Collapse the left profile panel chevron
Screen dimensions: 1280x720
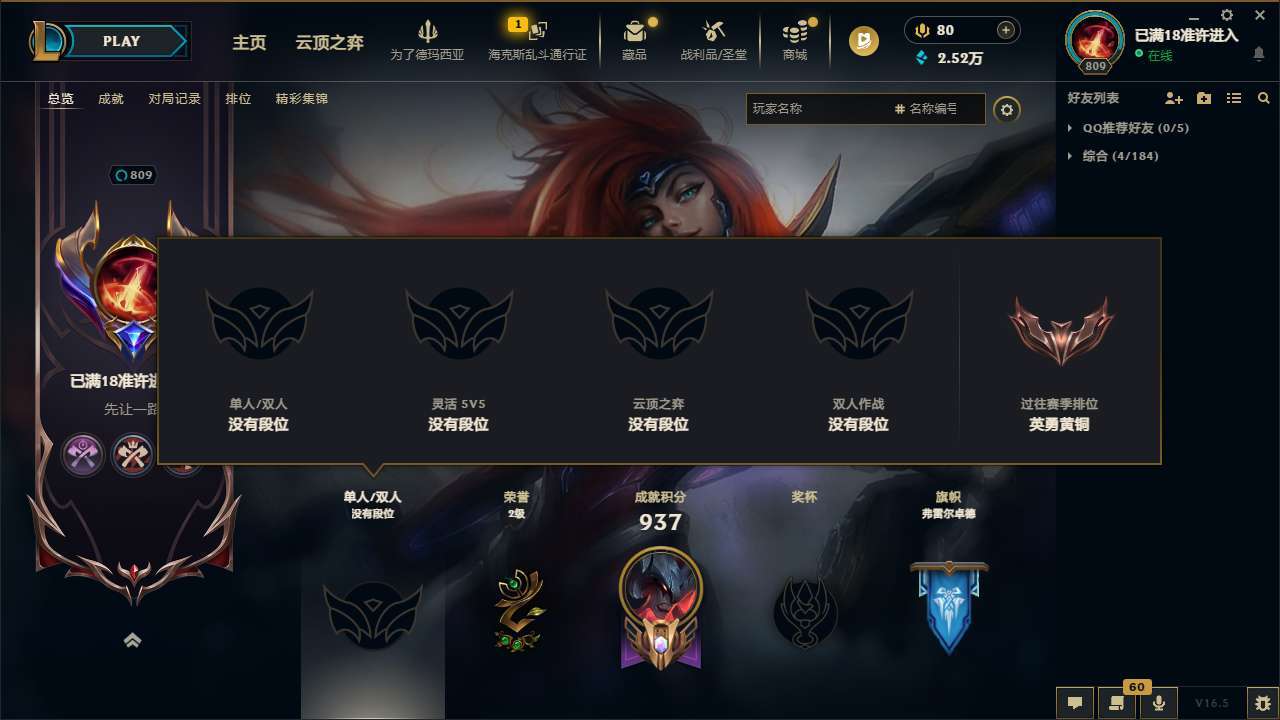[x=132, y=640]
